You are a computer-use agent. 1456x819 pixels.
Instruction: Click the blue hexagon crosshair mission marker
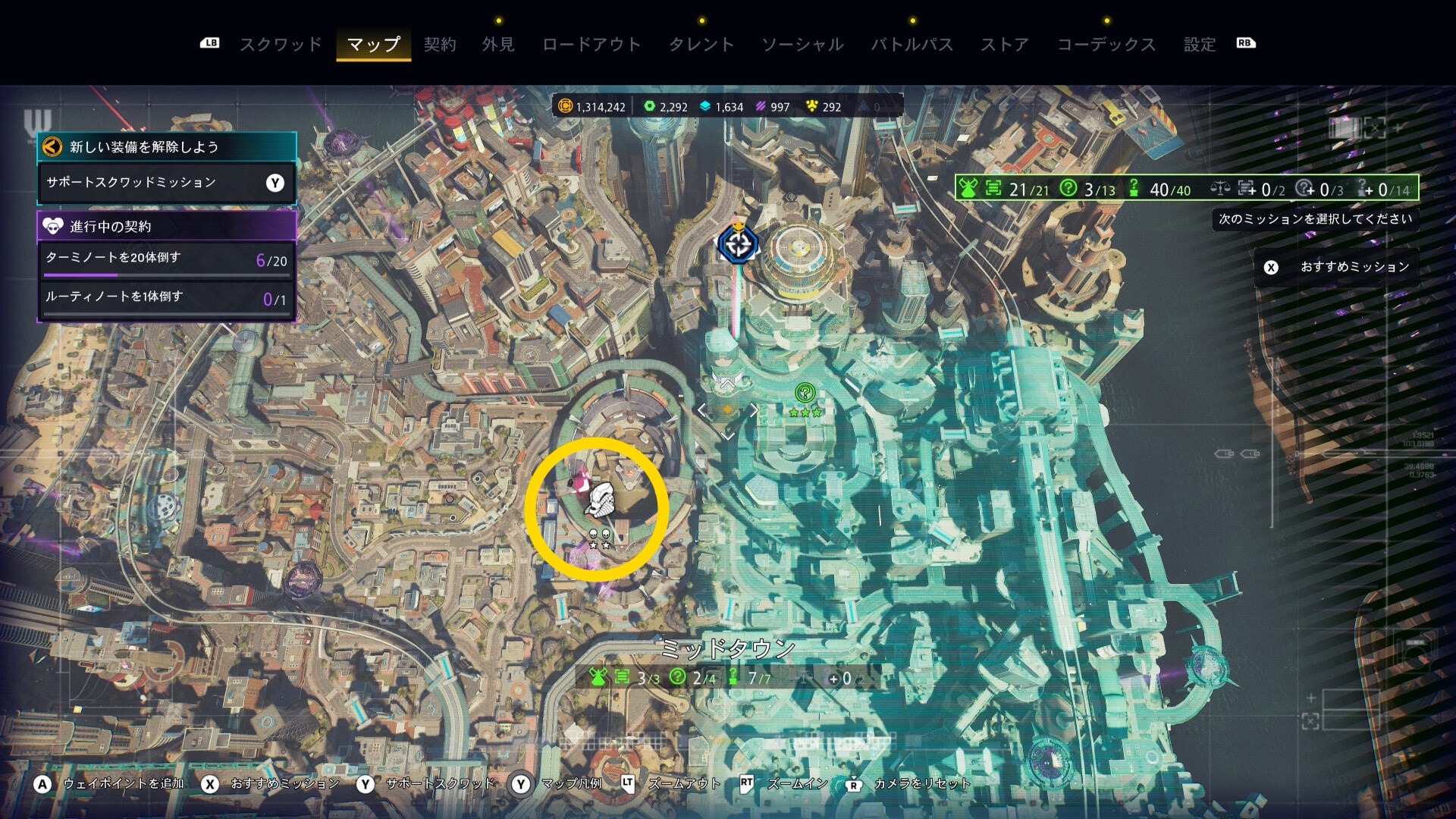coord(738,244)
